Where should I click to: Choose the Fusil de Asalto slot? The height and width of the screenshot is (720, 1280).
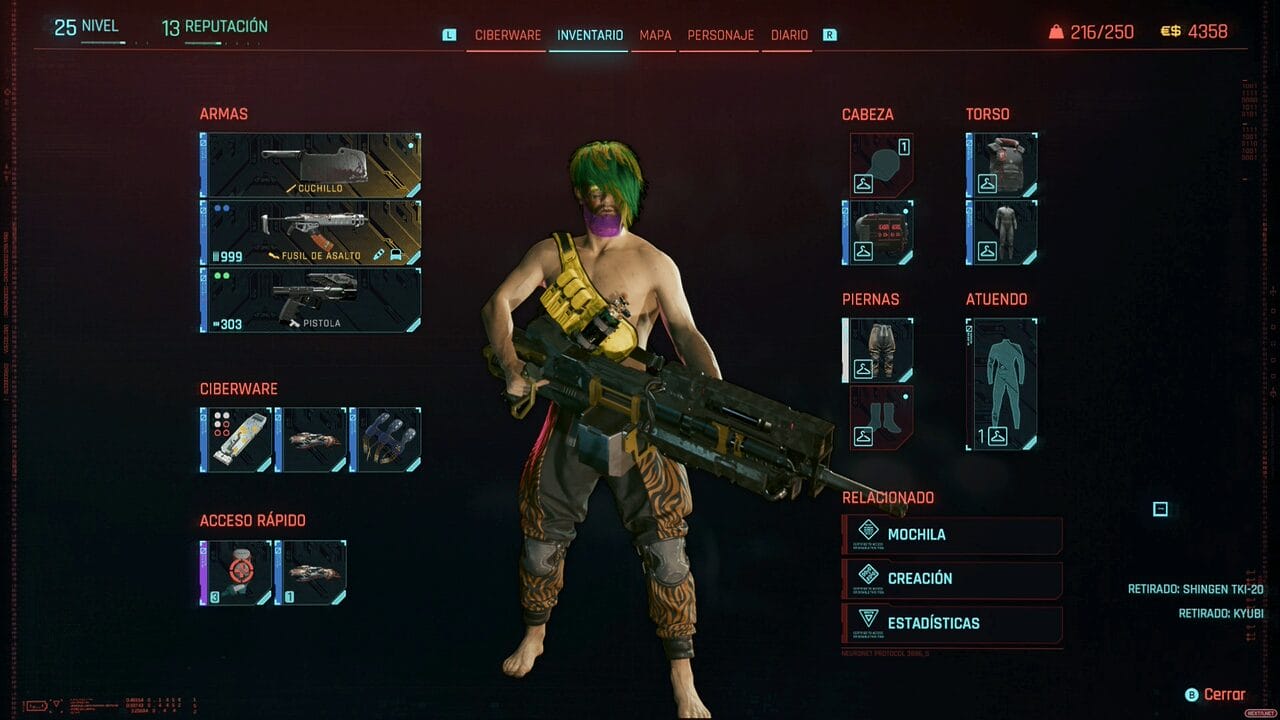click(311, 232)
